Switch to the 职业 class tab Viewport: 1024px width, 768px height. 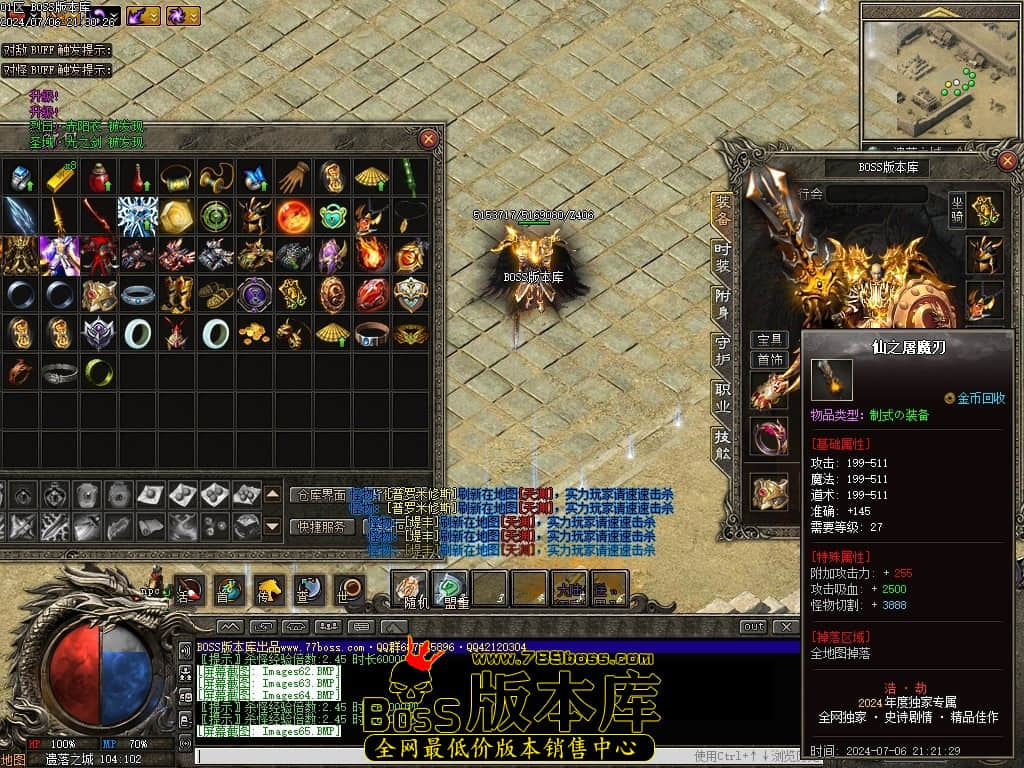[x=722, y=395]
